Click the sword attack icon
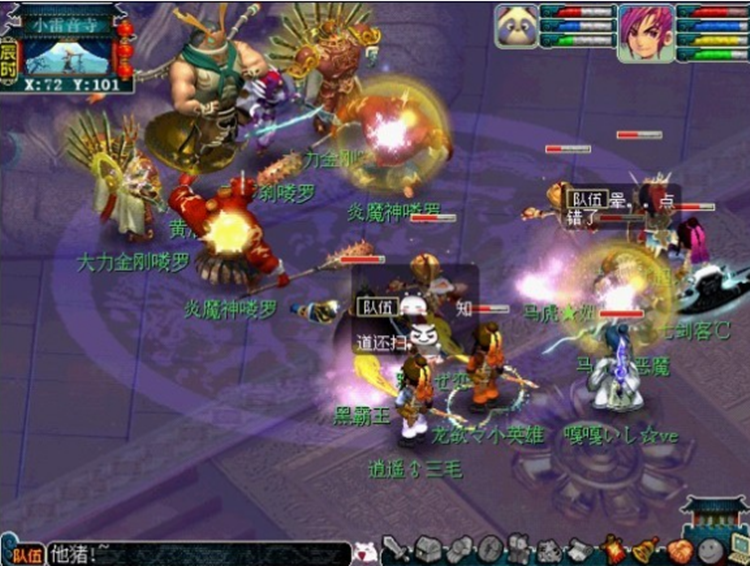 (397, 549)
